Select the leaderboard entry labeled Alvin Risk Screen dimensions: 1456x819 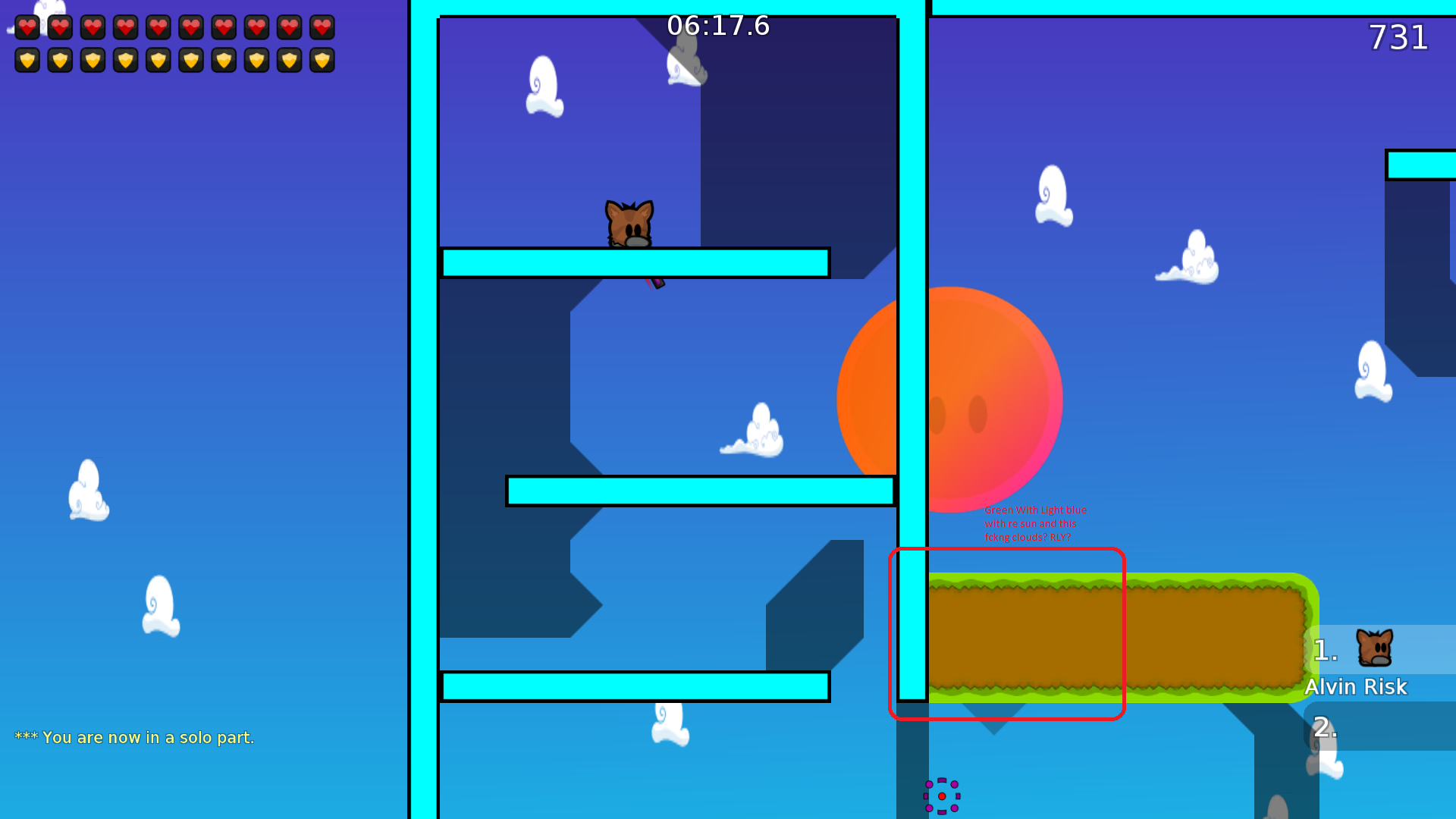tap(1356, 687)
